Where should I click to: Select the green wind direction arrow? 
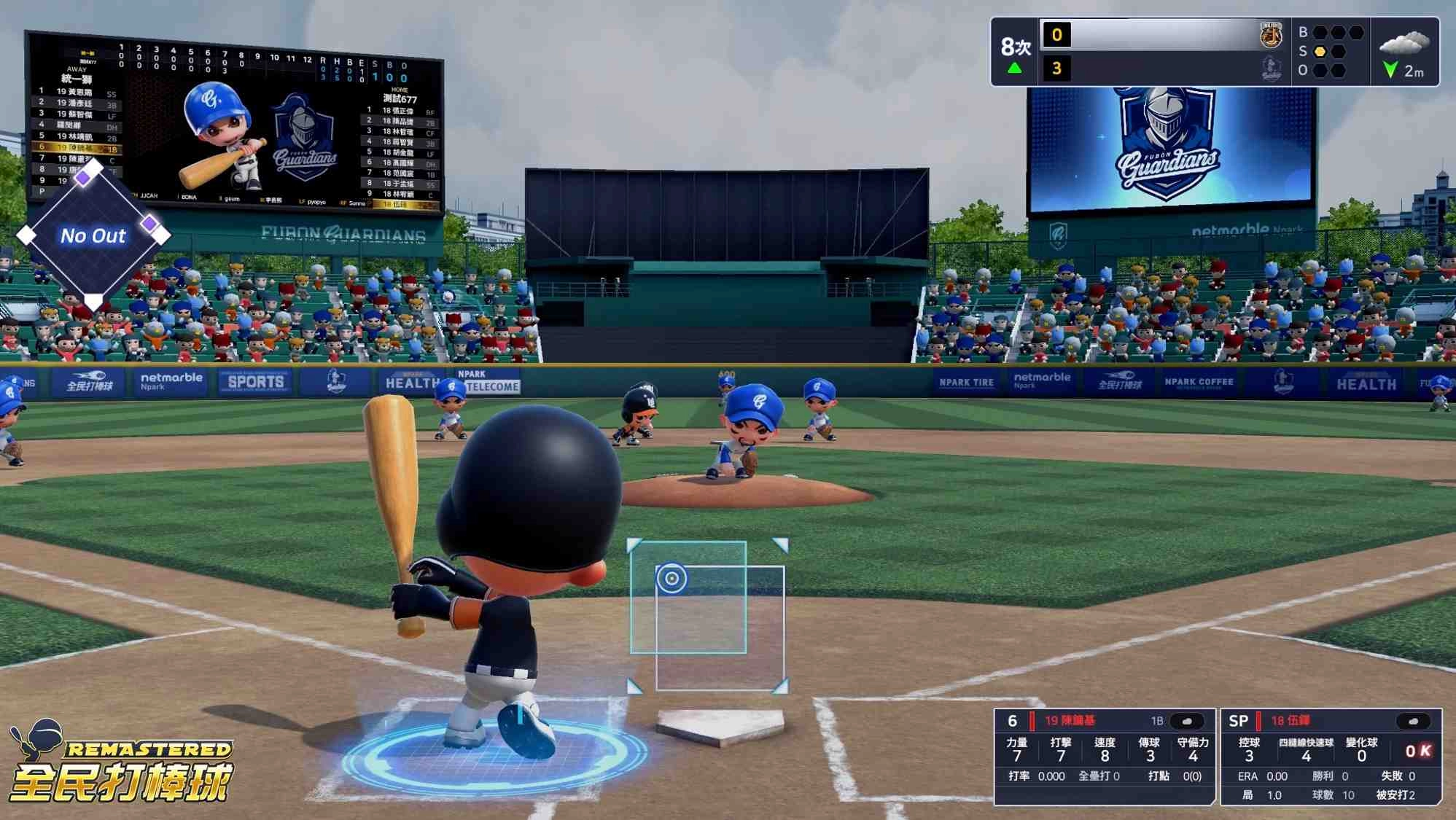(x=1390, y=70)
